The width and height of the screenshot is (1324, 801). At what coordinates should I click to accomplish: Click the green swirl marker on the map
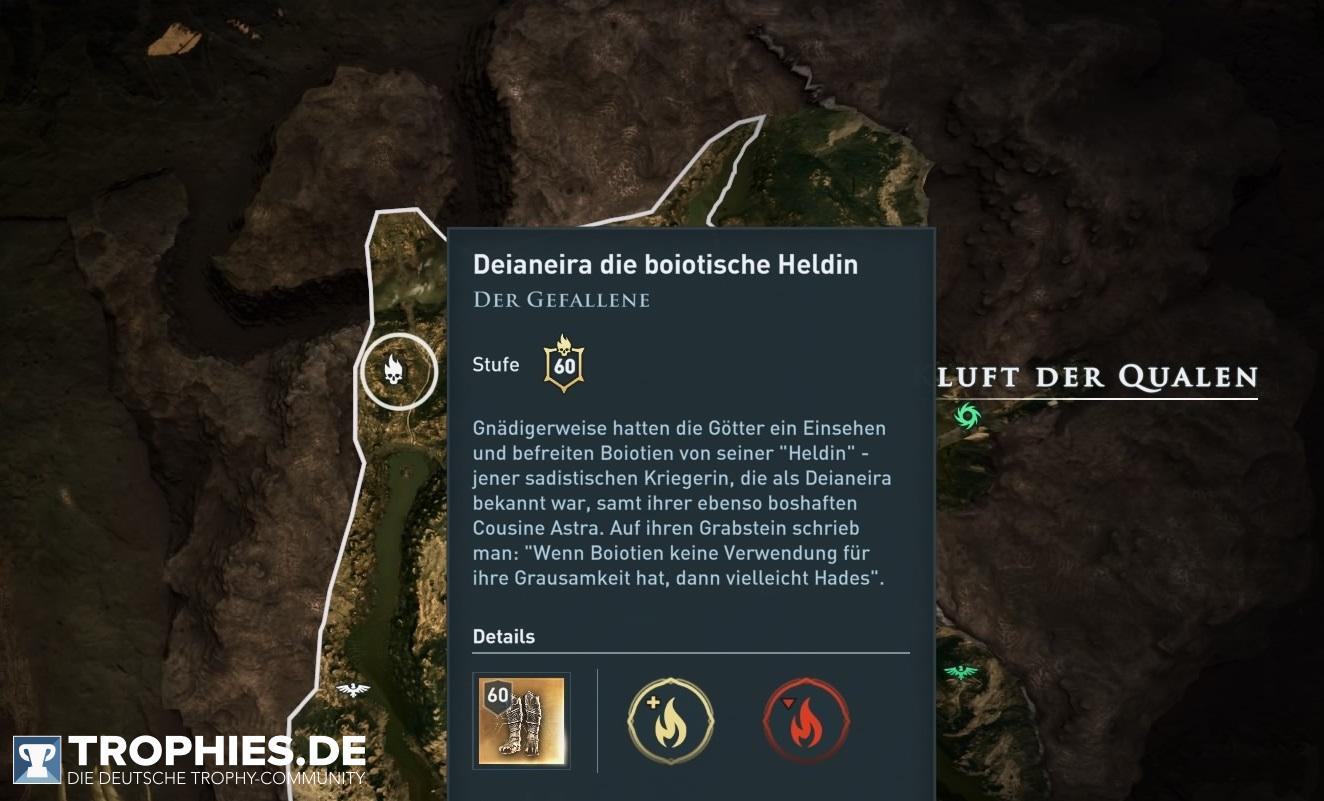(x=967, y=415)
